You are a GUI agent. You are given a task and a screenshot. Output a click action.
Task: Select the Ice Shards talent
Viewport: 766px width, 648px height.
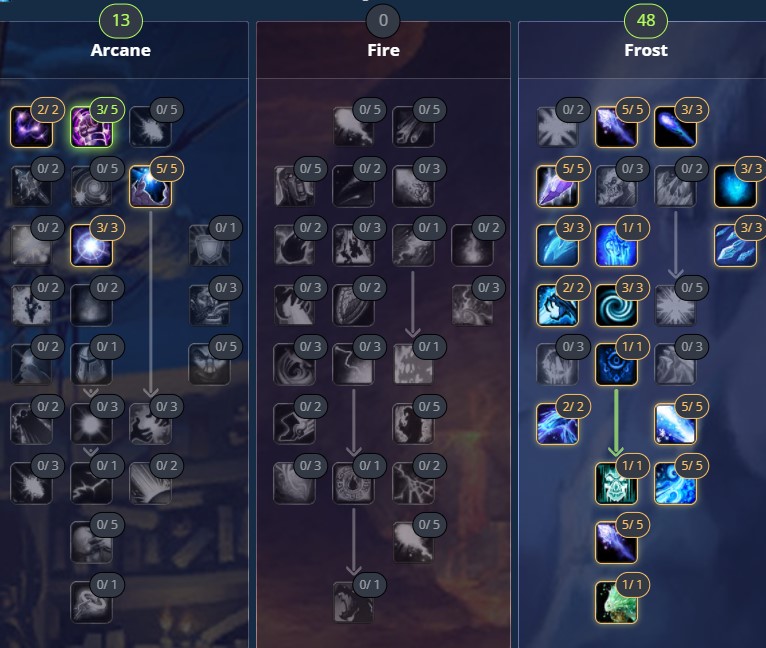557,186
